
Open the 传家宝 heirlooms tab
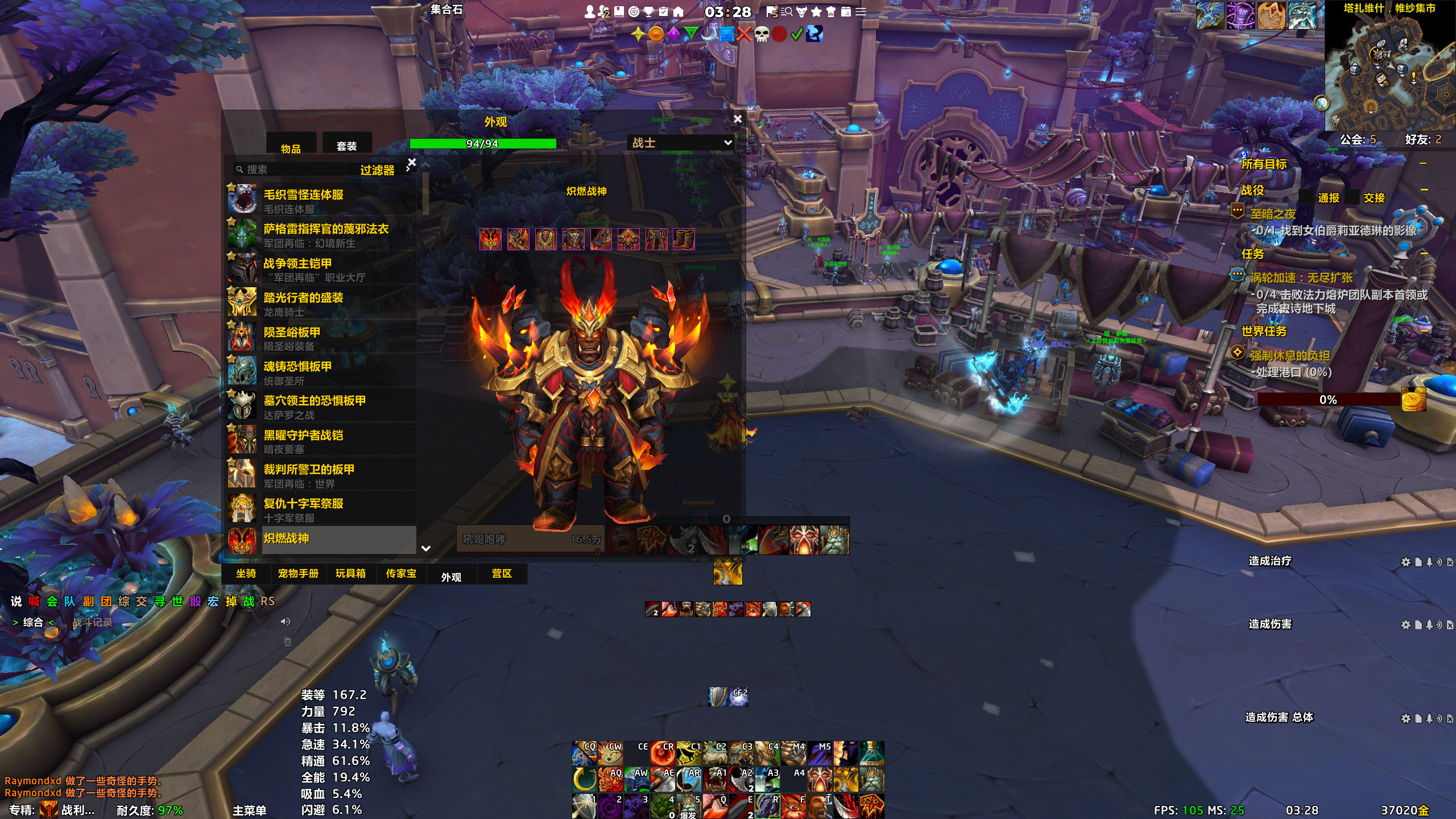coord(401,573)
